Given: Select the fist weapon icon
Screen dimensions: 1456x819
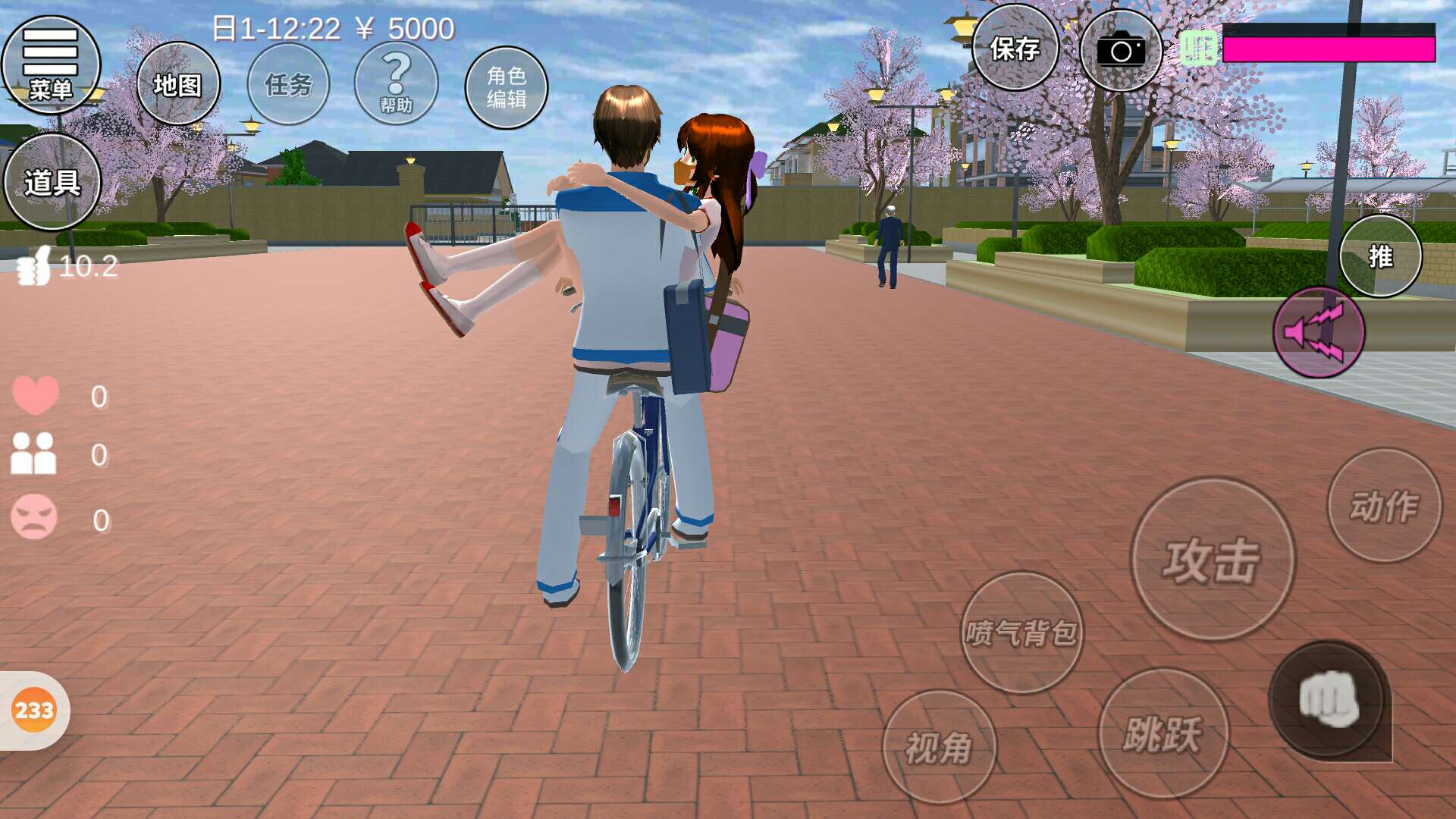Looking at the screenshot, I should (x=1329, y=699).
